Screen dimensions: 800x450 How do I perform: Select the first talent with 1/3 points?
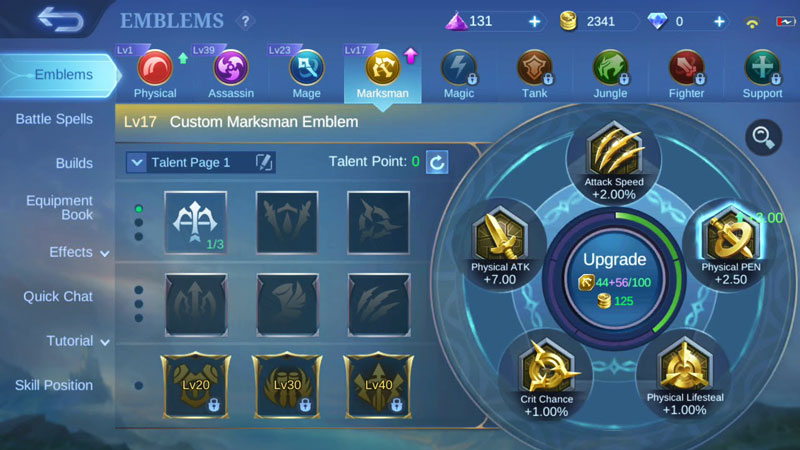point(195,221)
